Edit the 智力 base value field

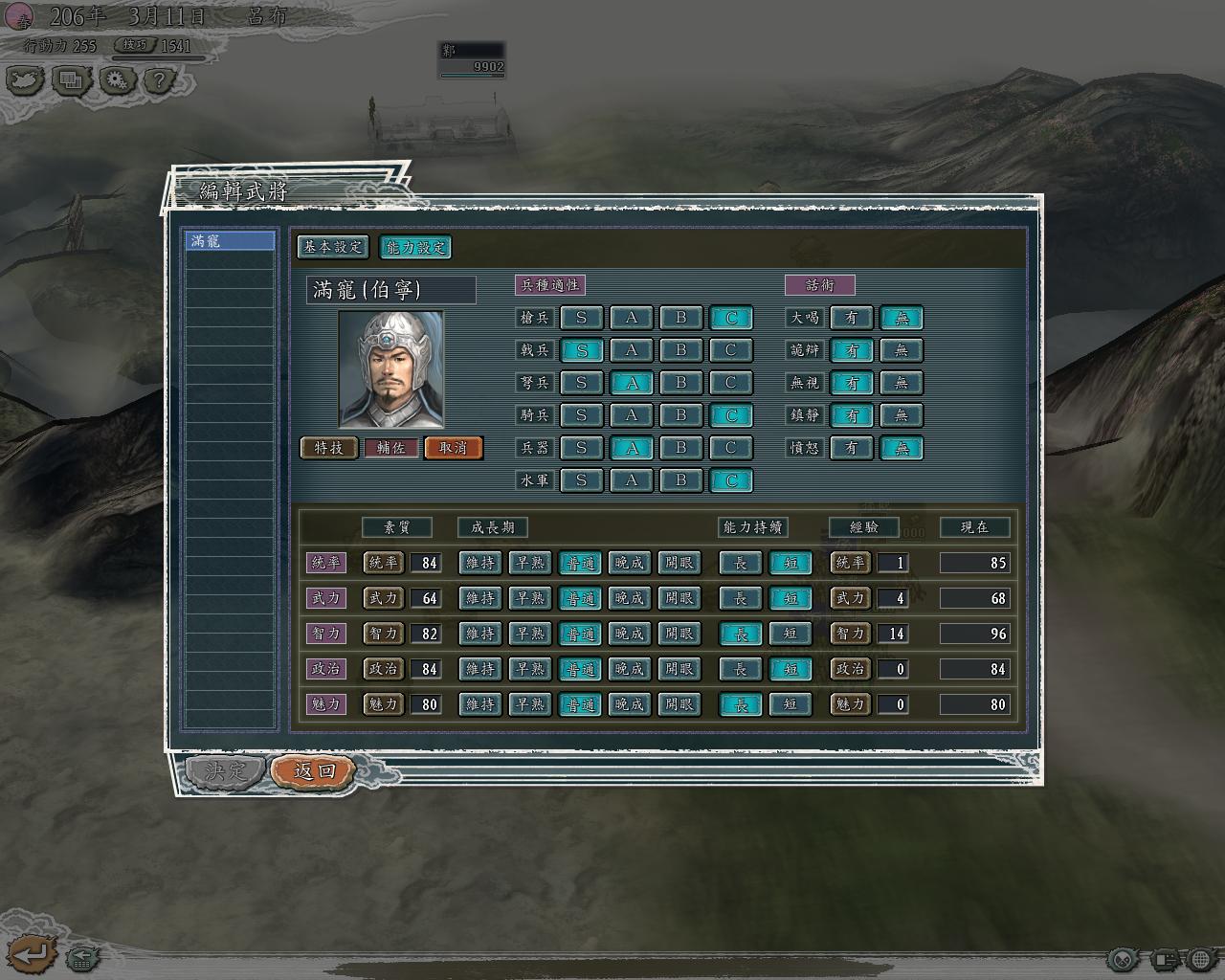[426, 634]
